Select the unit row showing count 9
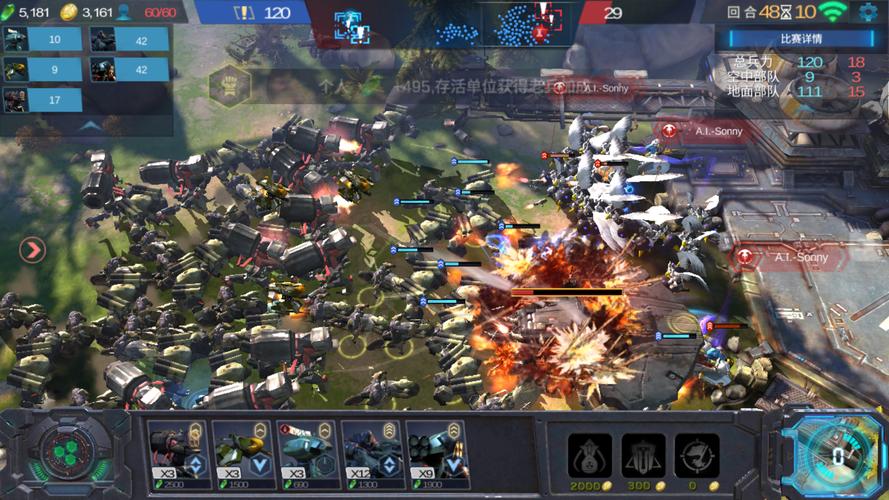 pyautogui.click(x=41, y=69)
